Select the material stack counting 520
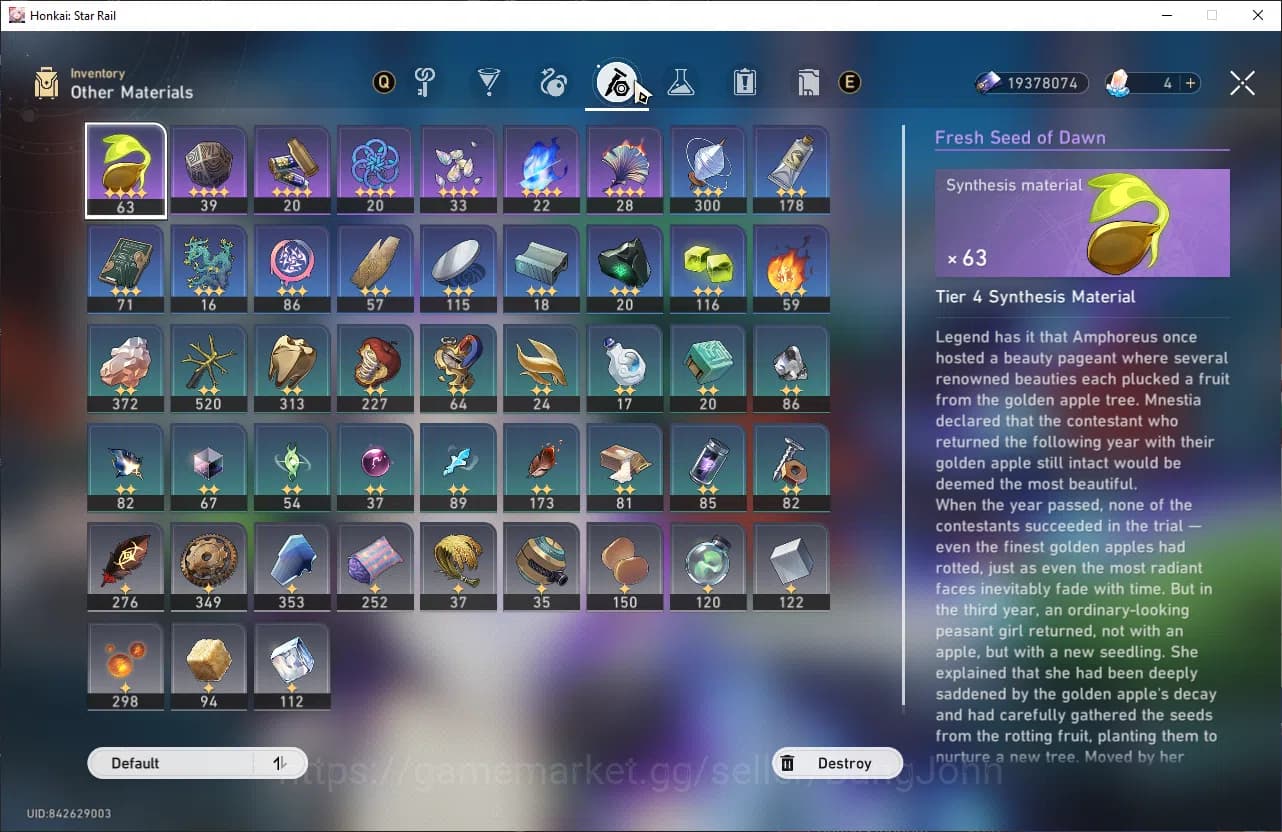Screen dimensions: 1282x832 (208, 368)
